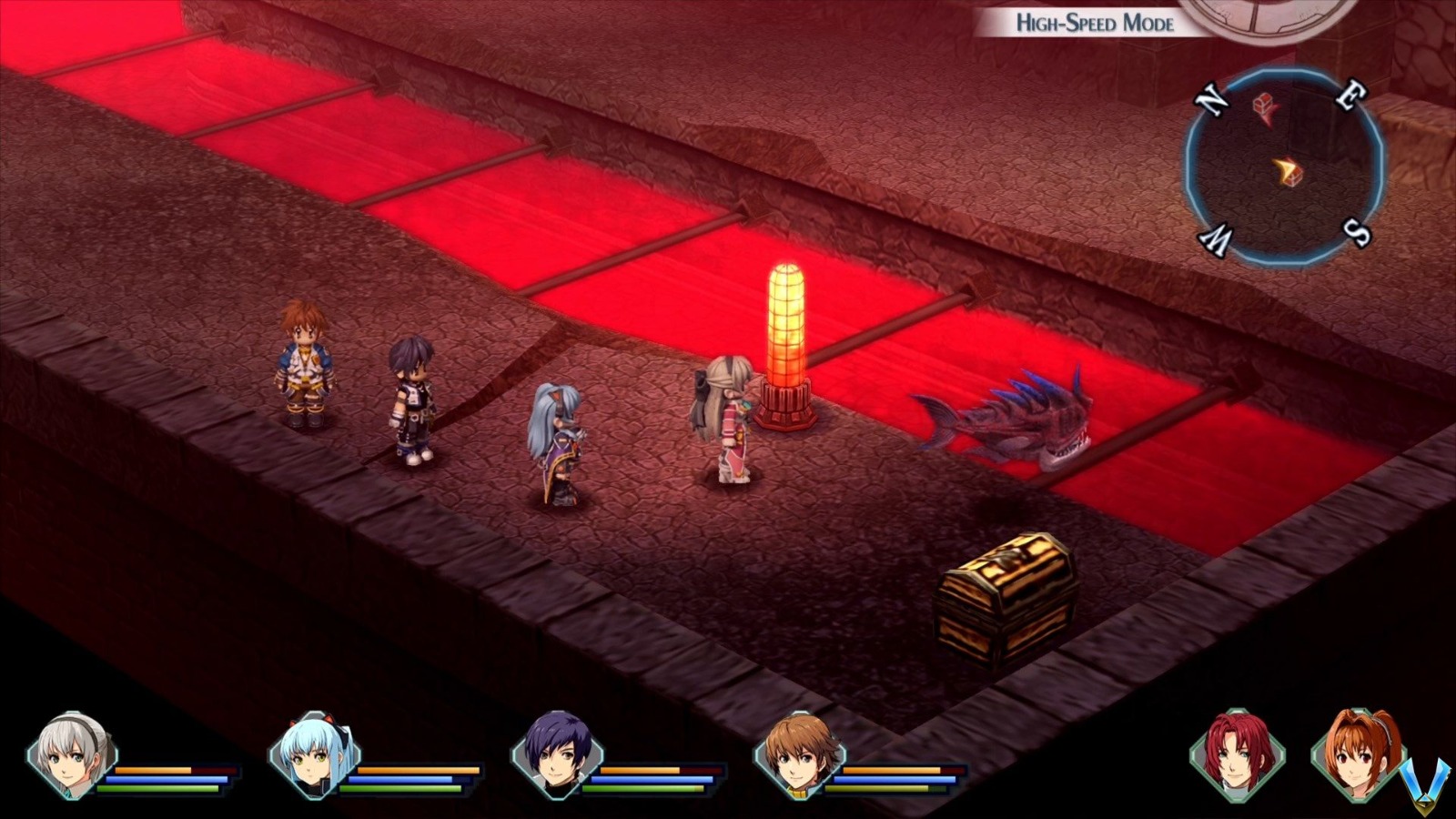1456x819 pixels.
Task: Click the S direction on the compass
Action: click(1357, 232)
